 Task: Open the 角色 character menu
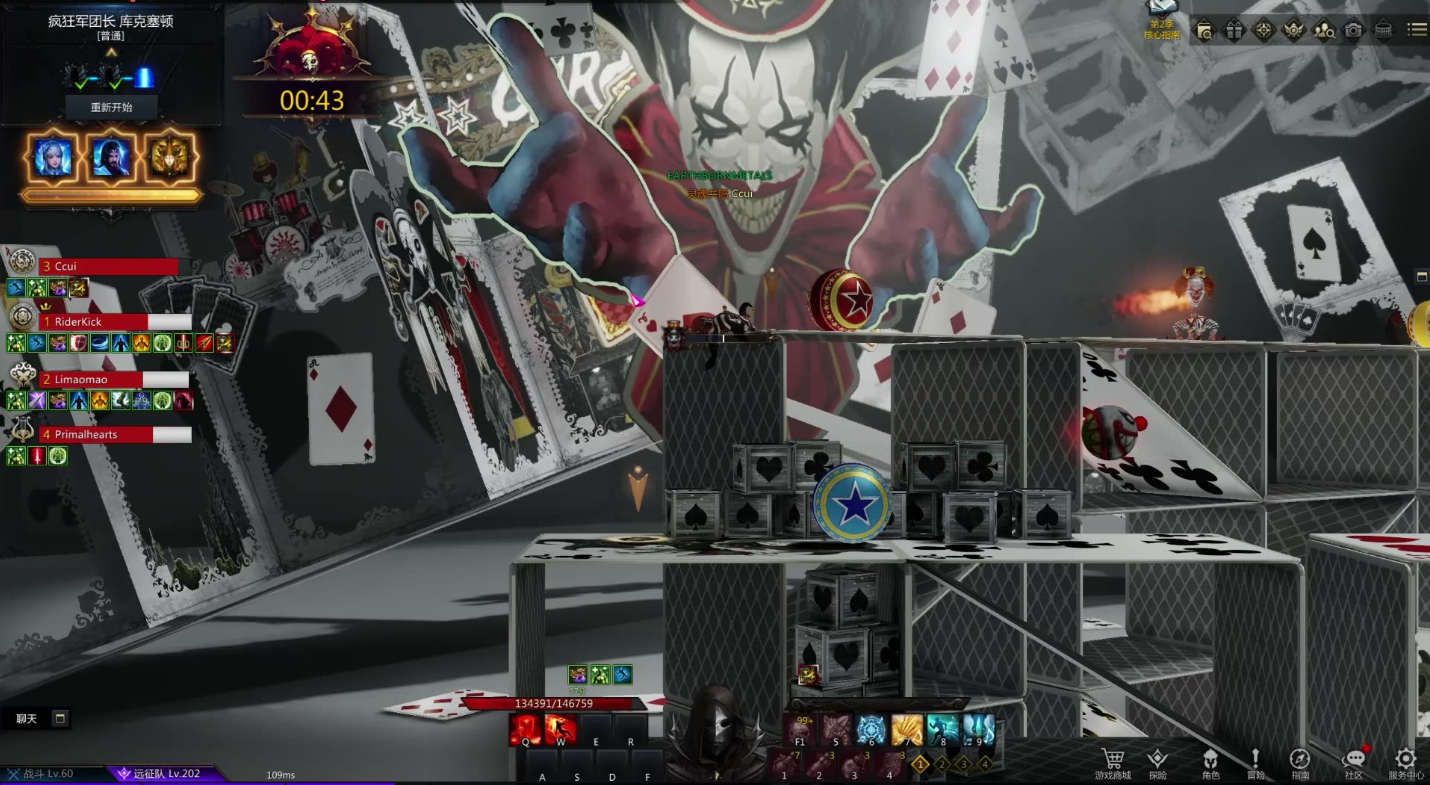1210,762
